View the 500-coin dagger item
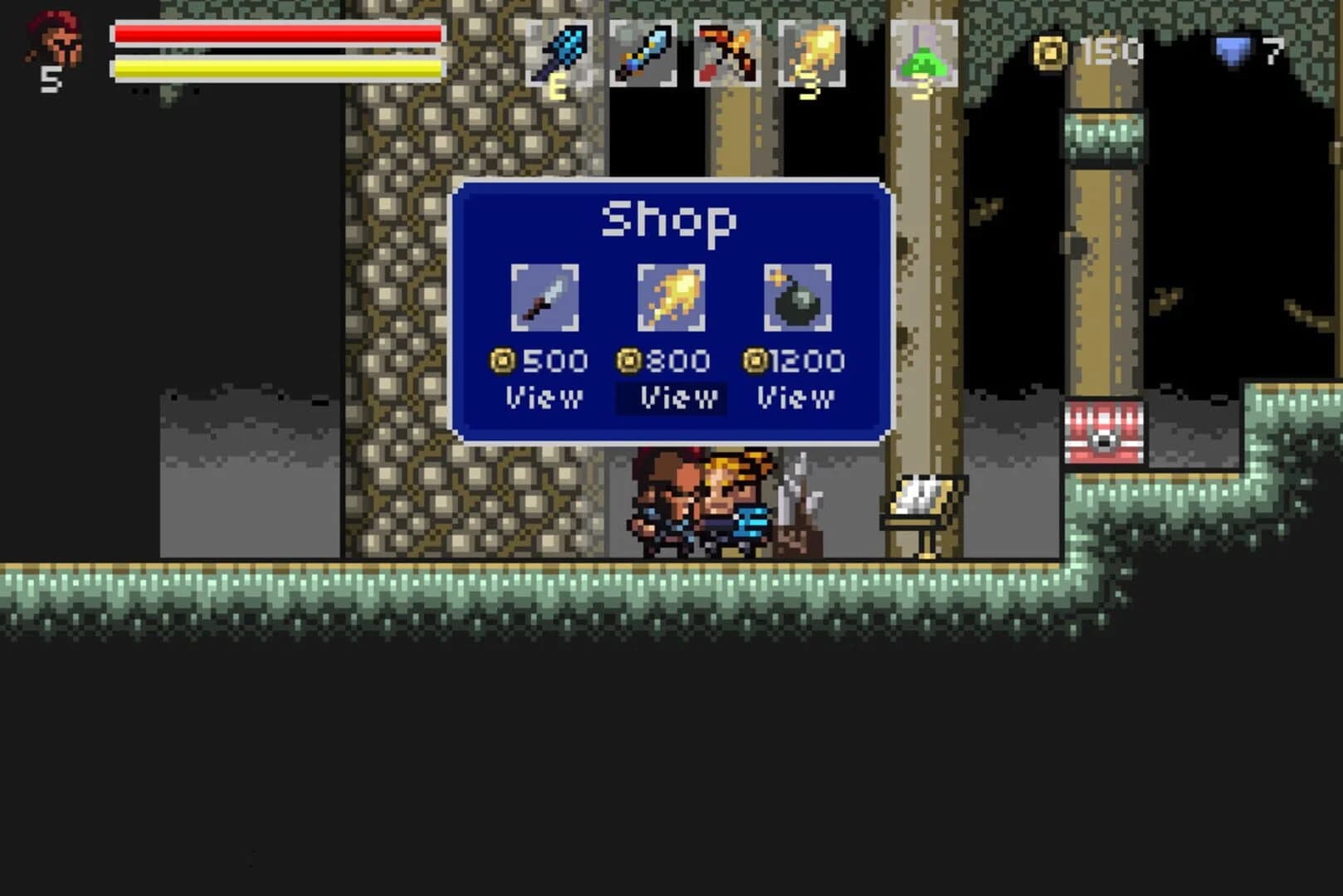The width and height of the screenshot is (1343, 896). pyautogui.click(x=545, y=397)
